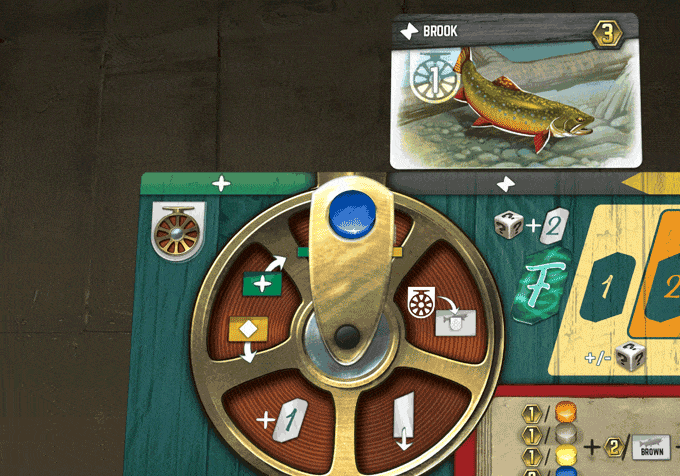Select the +1 card reel section
The width and height of the screenshot is (680, 476).
282,412
